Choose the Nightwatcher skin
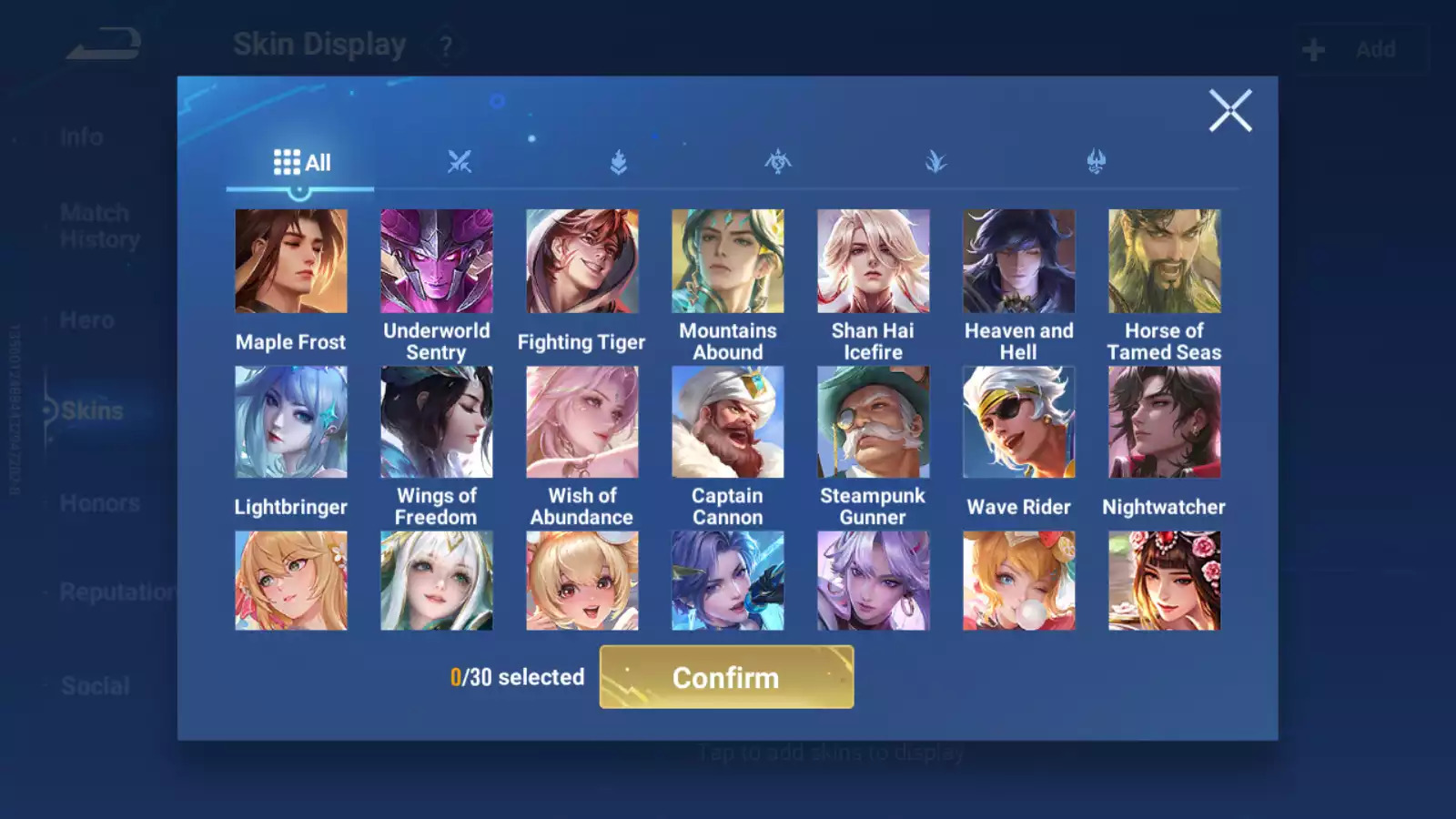Screen dimensions: 1456x819 tap(1165, 422)
